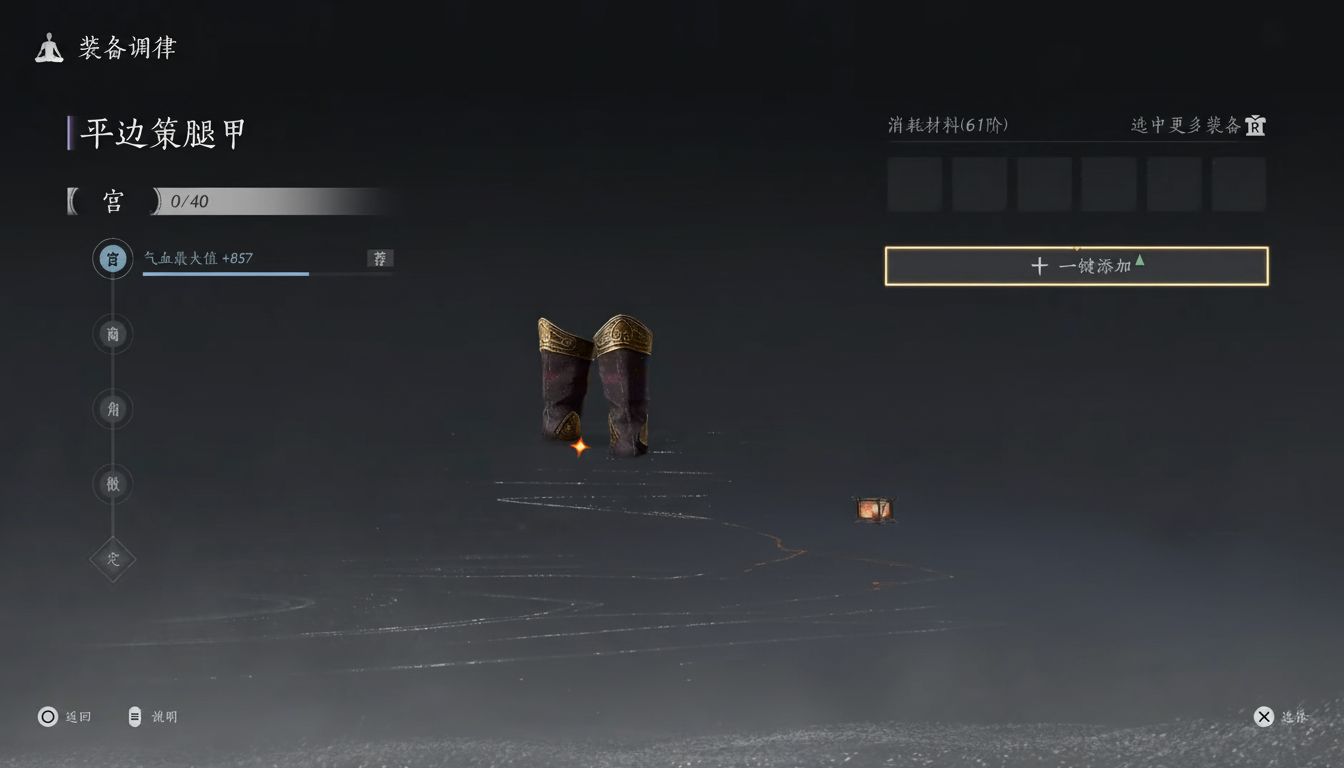Click the X 选择 icon at bottom right

tap(1264, 716)
